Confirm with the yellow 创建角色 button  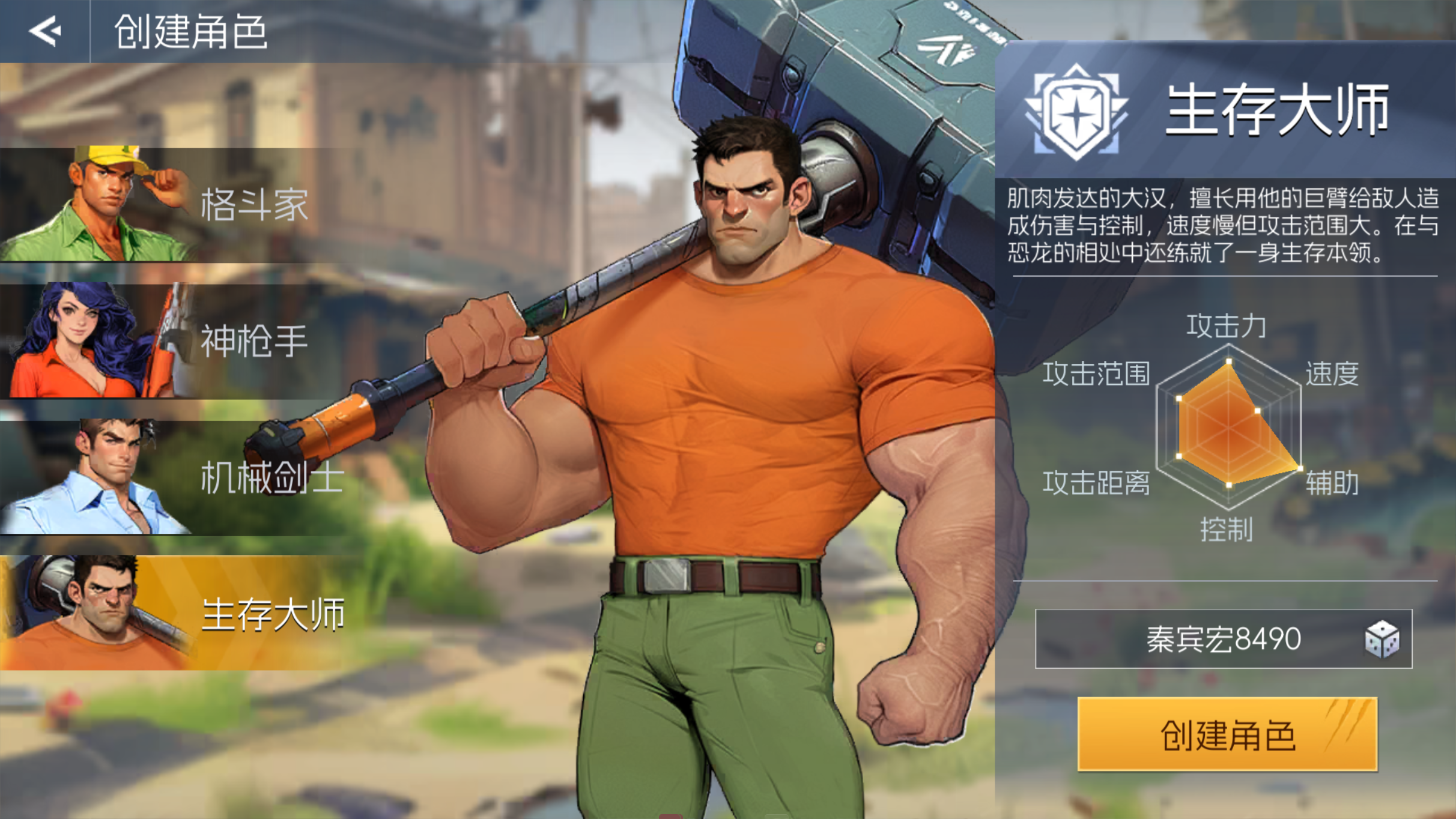1227,734
